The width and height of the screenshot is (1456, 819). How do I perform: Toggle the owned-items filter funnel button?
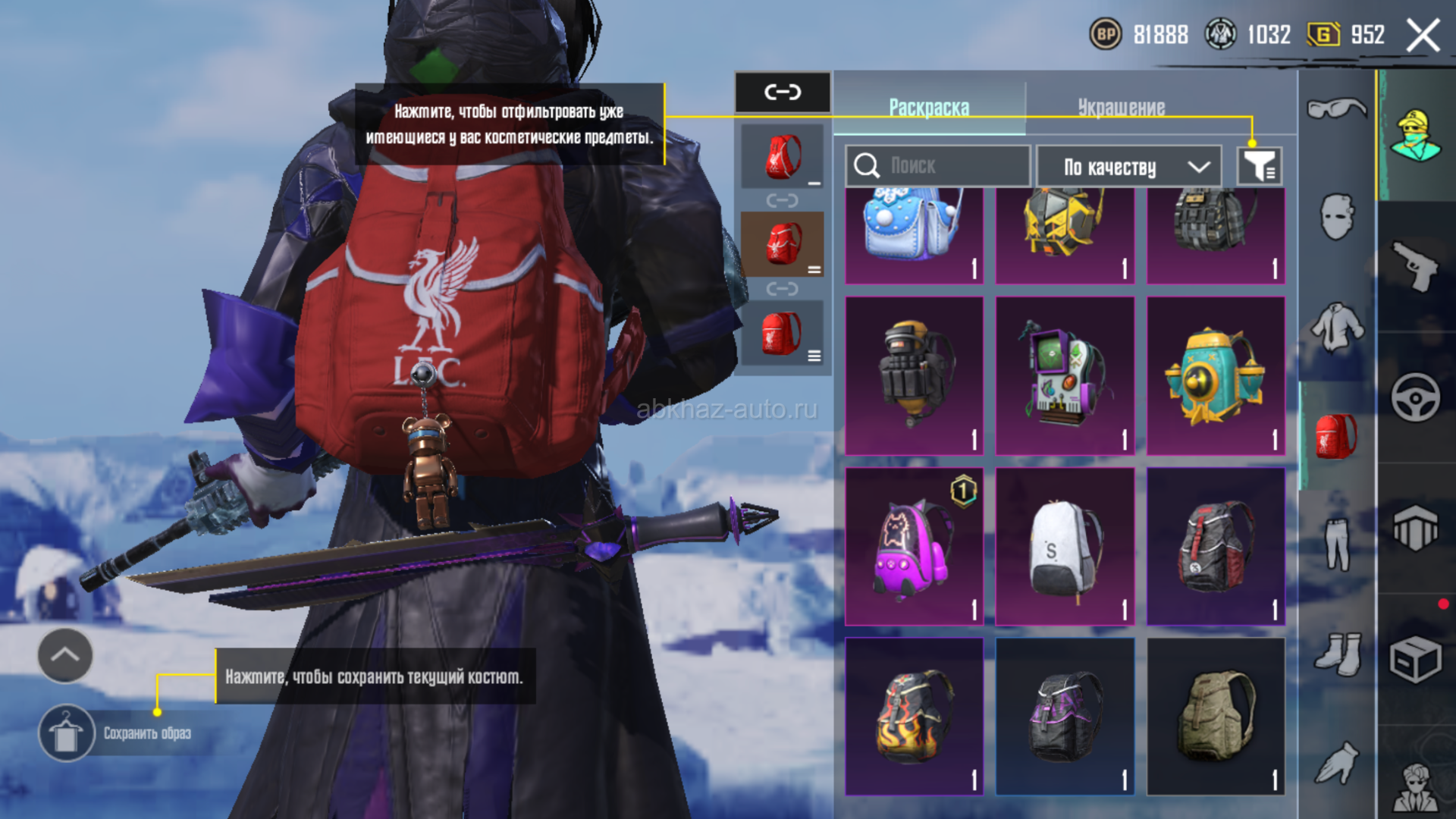click(1260, 166)
